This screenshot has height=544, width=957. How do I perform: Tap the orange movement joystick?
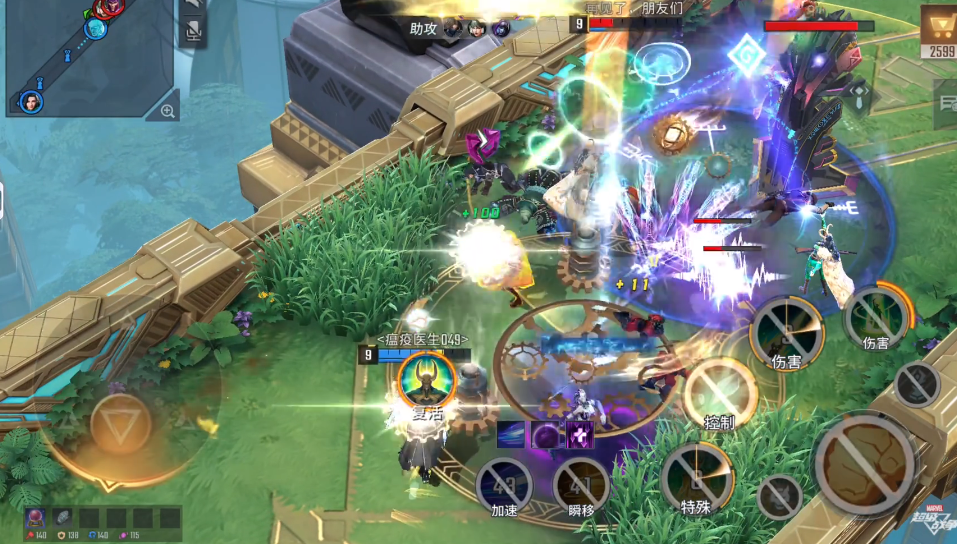tap(121, 425)
